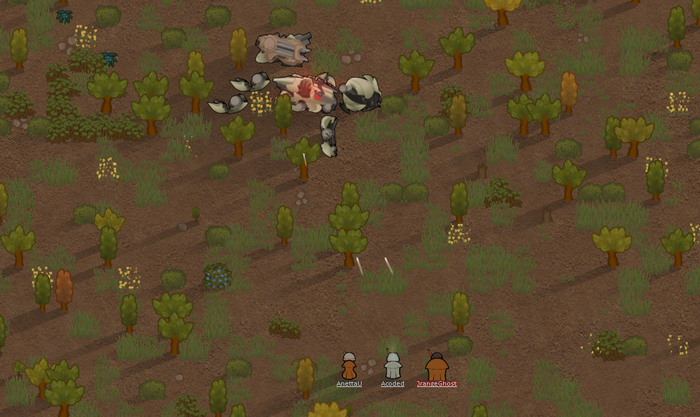Select the colonist labeled Acoded
This screenshot has width=700, height=417.
point(393,367)
